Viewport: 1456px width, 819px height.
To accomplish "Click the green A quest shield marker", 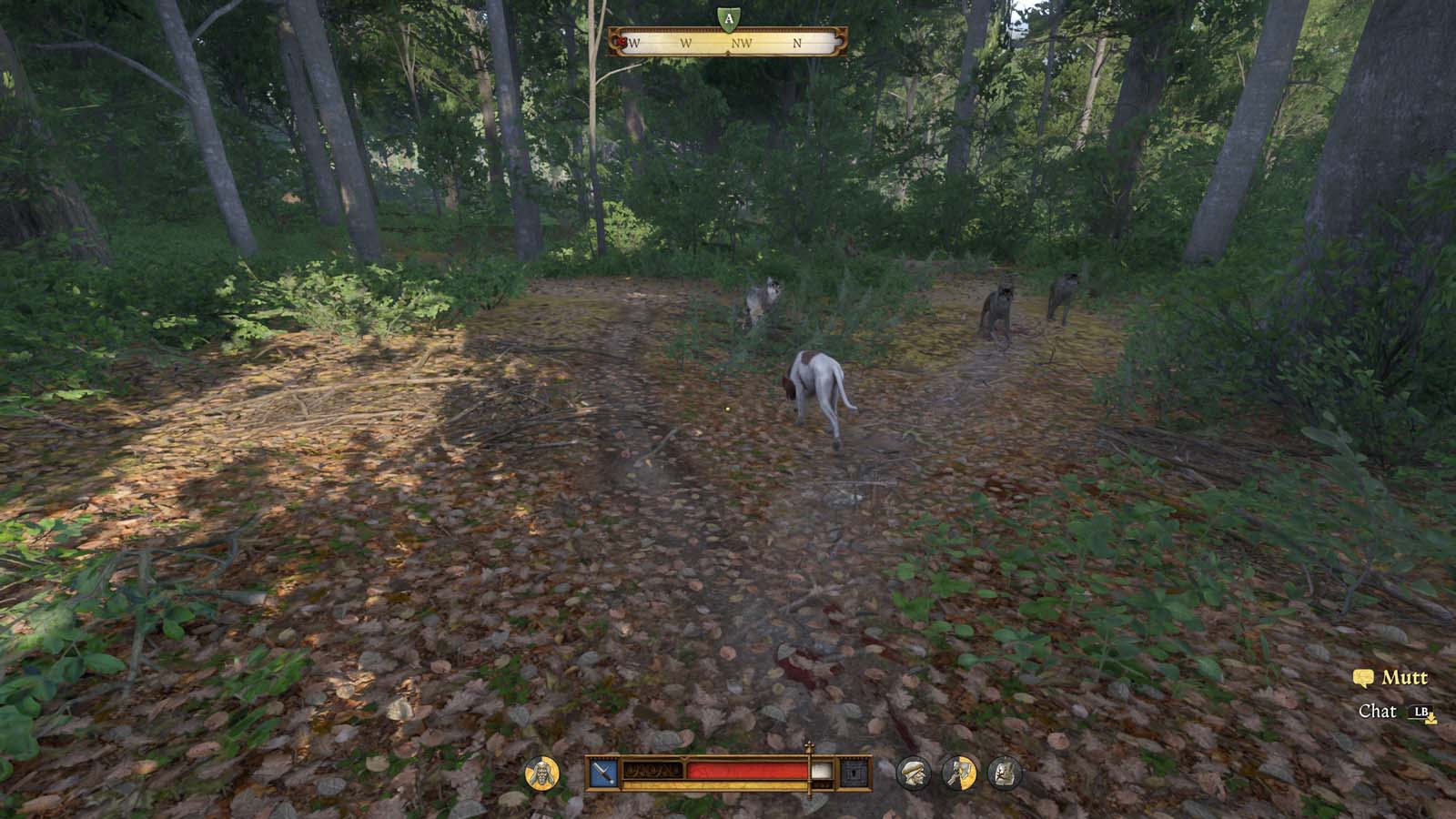I will coord(729,17).
